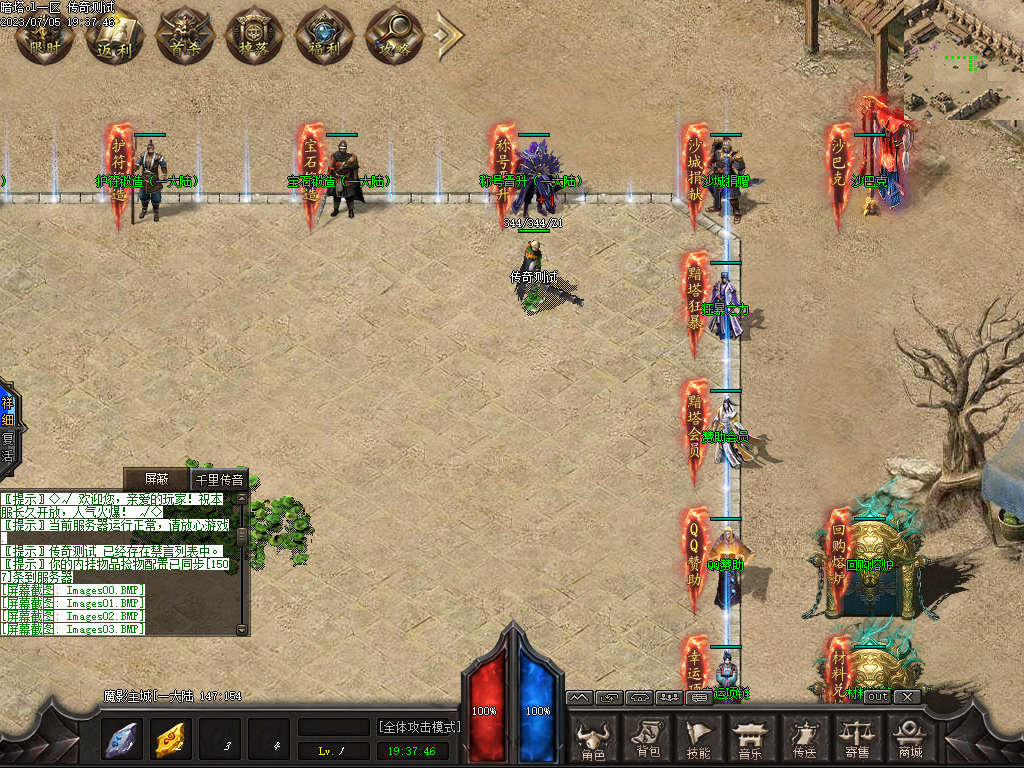
Task: Use the golden scroll in hotbar slot 2
Action: coord(172,739)
